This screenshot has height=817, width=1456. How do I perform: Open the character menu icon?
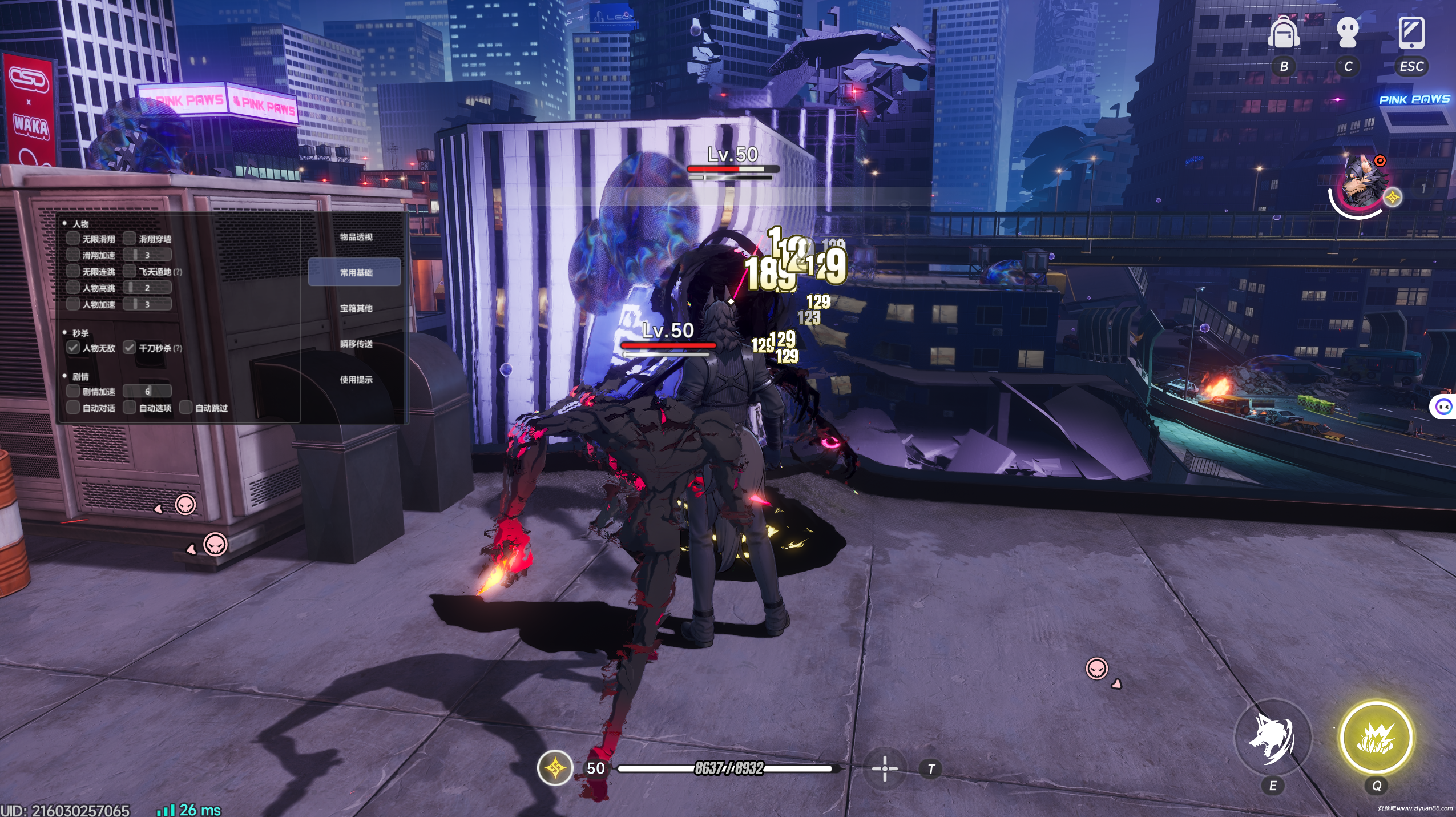pos(1348,34)
